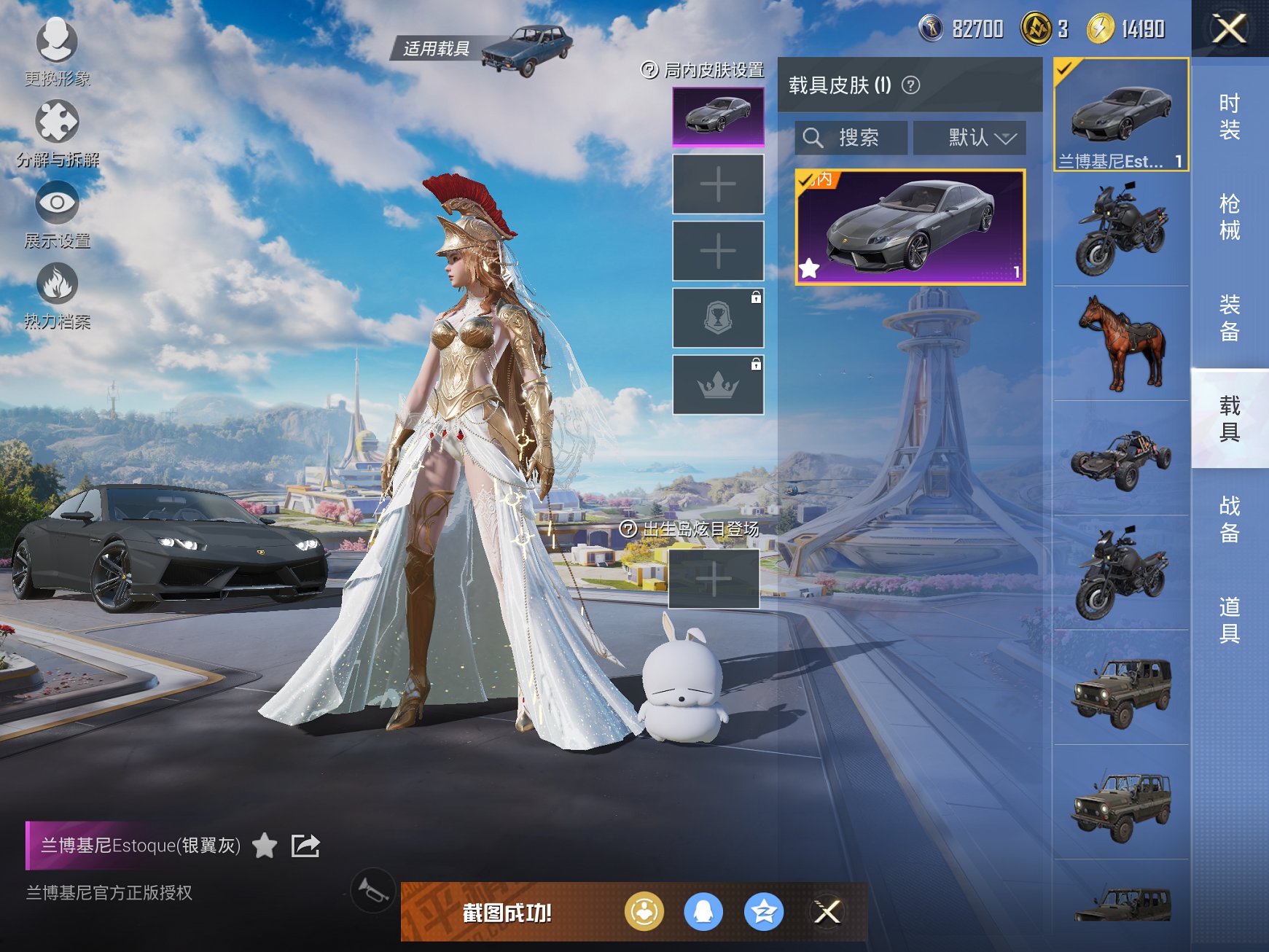Open 更换形象 change appearance

[x=57, y=51]
